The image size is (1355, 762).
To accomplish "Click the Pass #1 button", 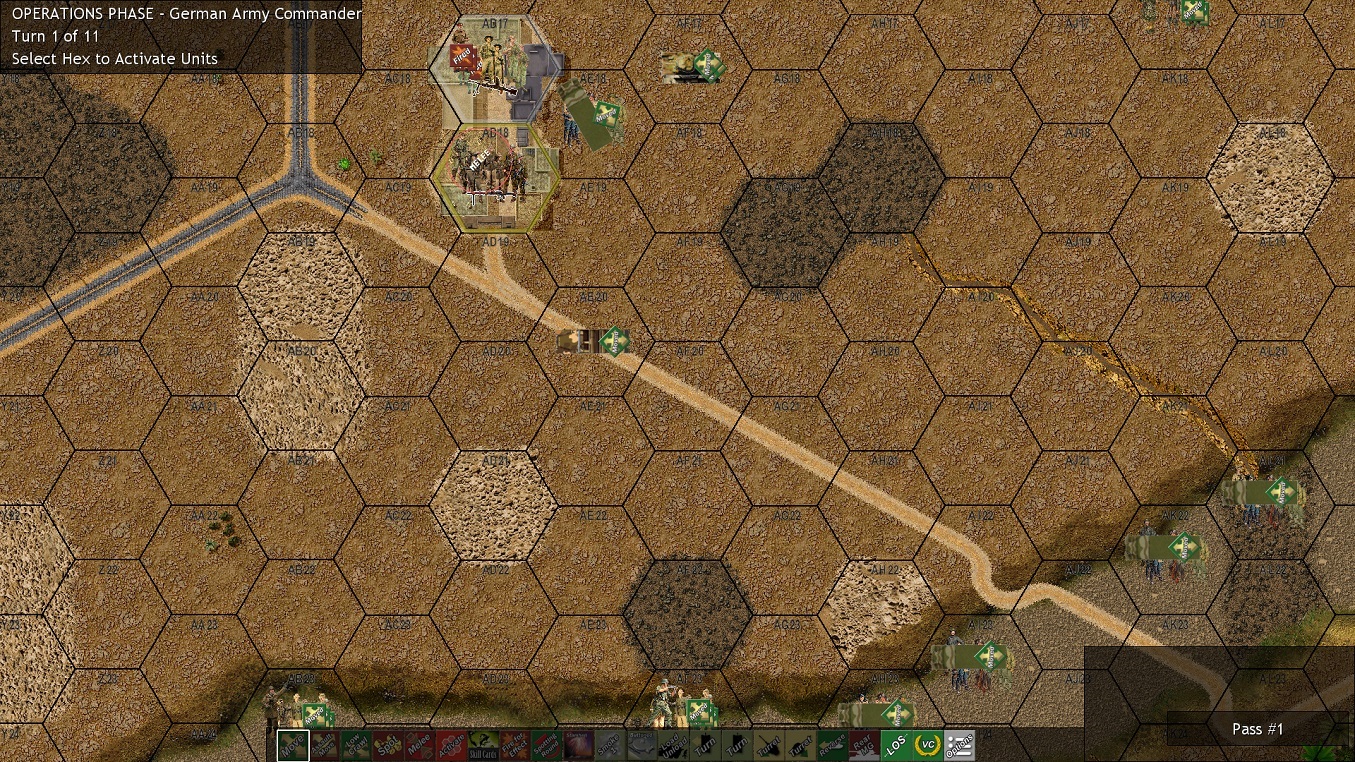I will pos(1257,729).
